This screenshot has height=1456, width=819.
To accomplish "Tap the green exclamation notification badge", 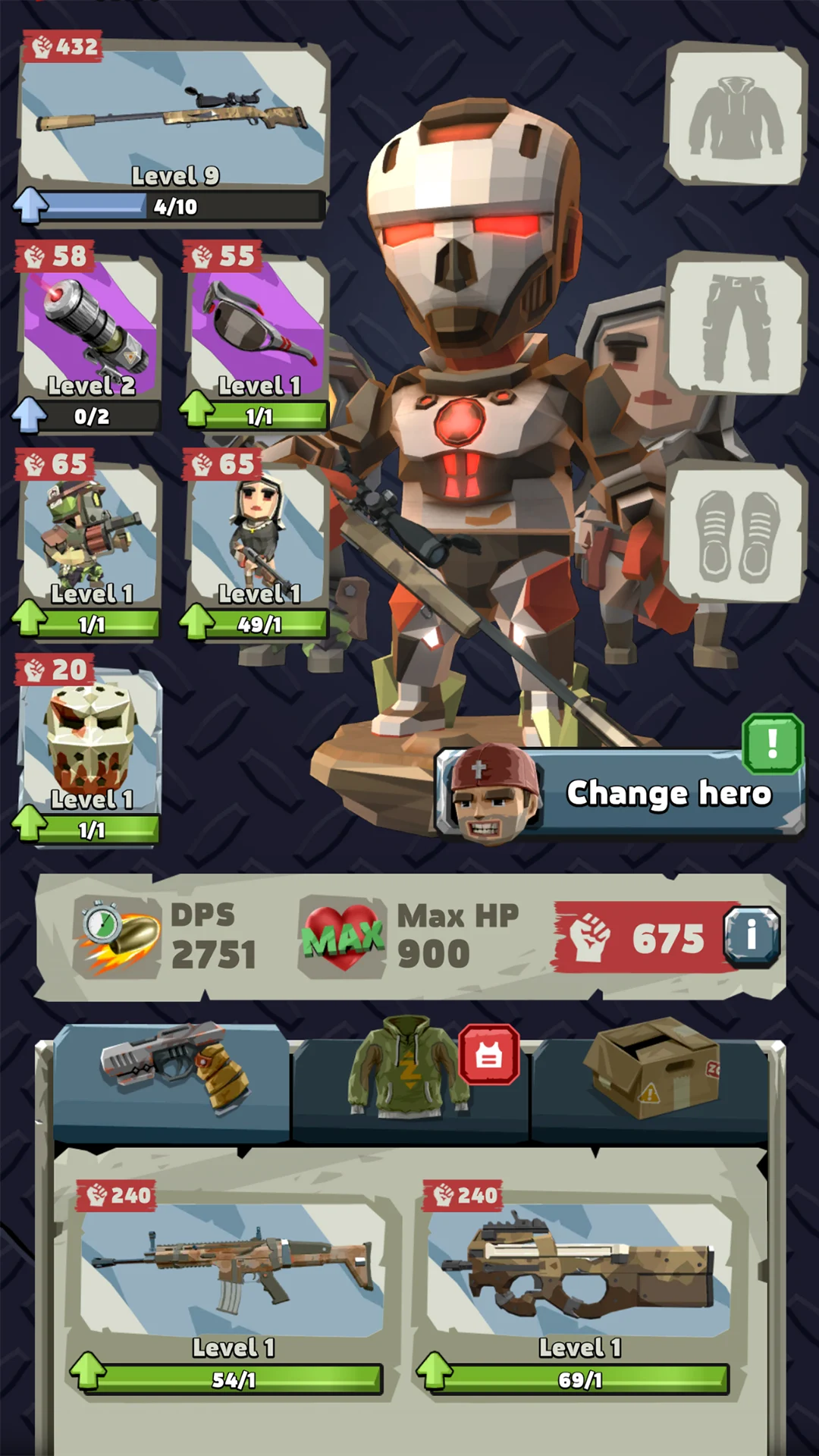I will pyautogui.click(x=772, y=744).
